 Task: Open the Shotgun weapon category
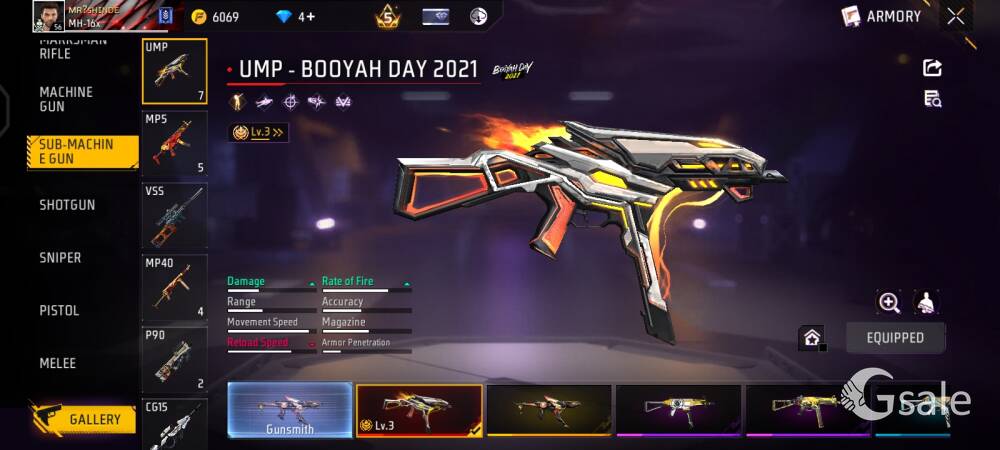coord(67,205)
